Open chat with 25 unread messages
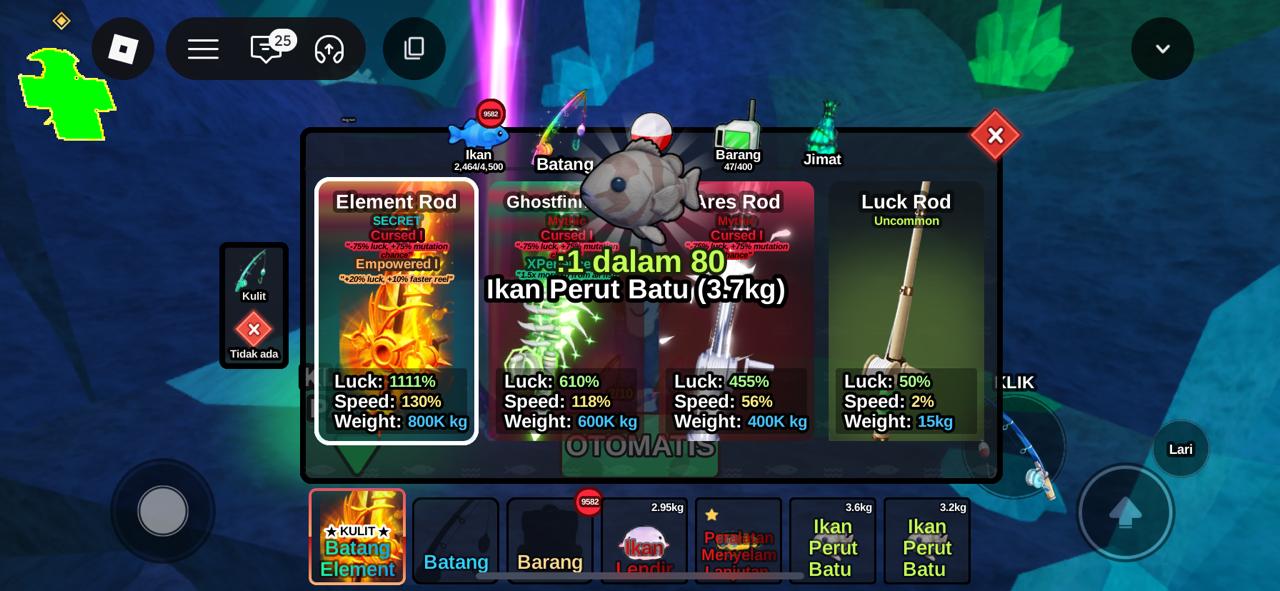 pos(267,49)
